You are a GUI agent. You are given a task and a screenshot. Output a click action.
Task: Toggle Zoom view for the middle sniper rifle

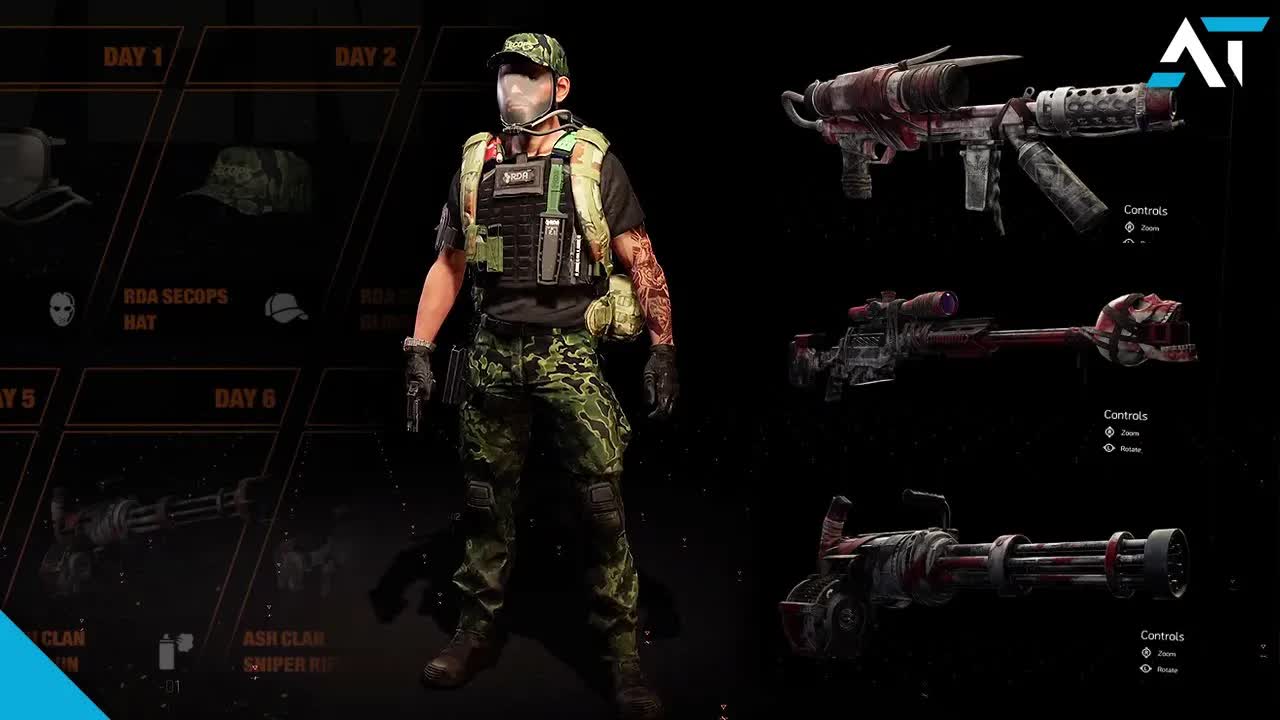(1110, 432)
